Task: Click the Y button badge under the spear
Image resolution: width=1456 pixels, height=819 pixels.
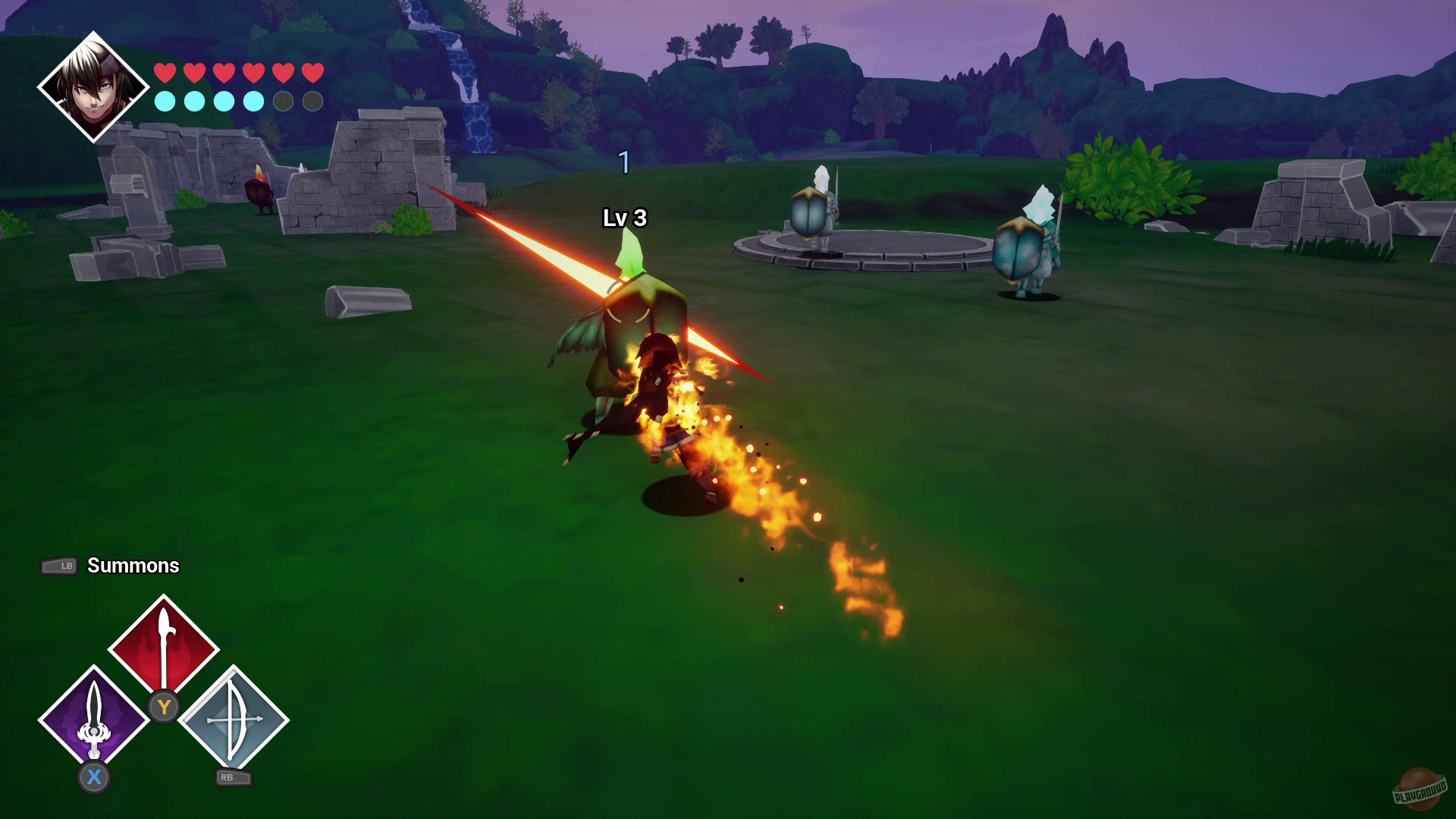Action: [x=165, y=707]
